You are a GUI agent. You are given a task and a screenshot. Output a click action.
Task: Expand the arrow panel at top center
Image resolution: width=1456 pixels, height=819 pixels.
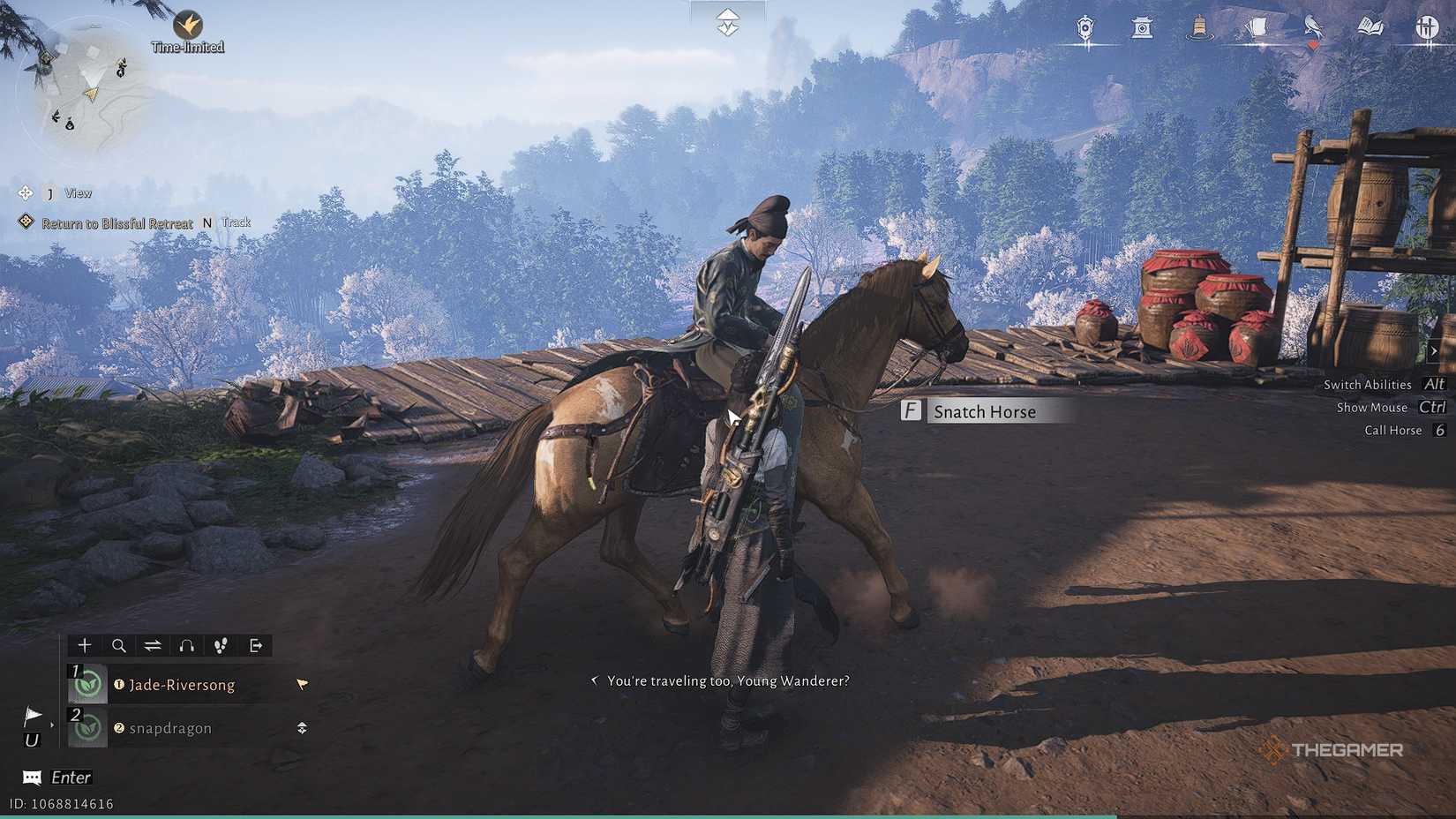click(725, 24)
